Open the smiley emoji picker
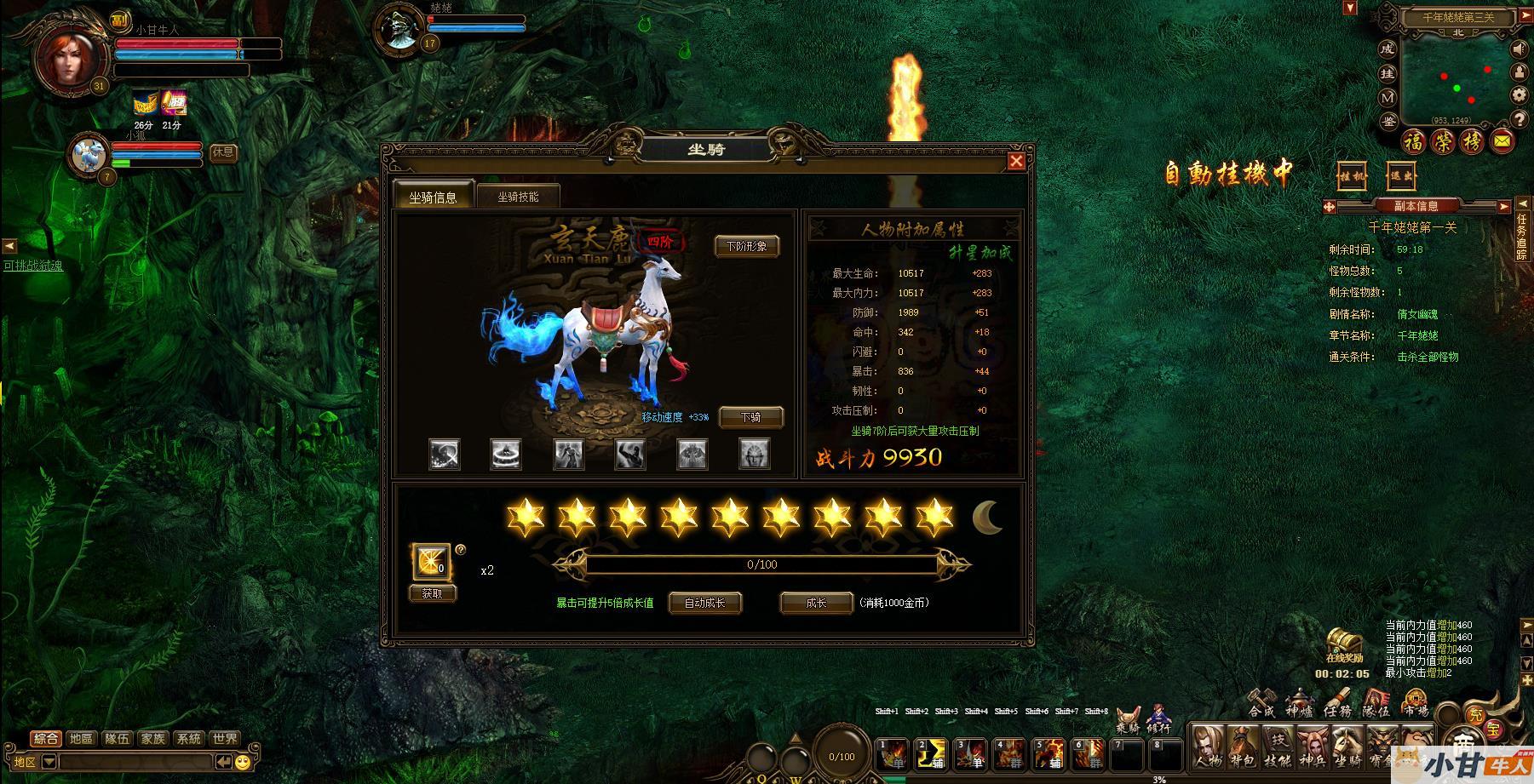This screenshot has width=1534, height=784. tap(244, 762)
